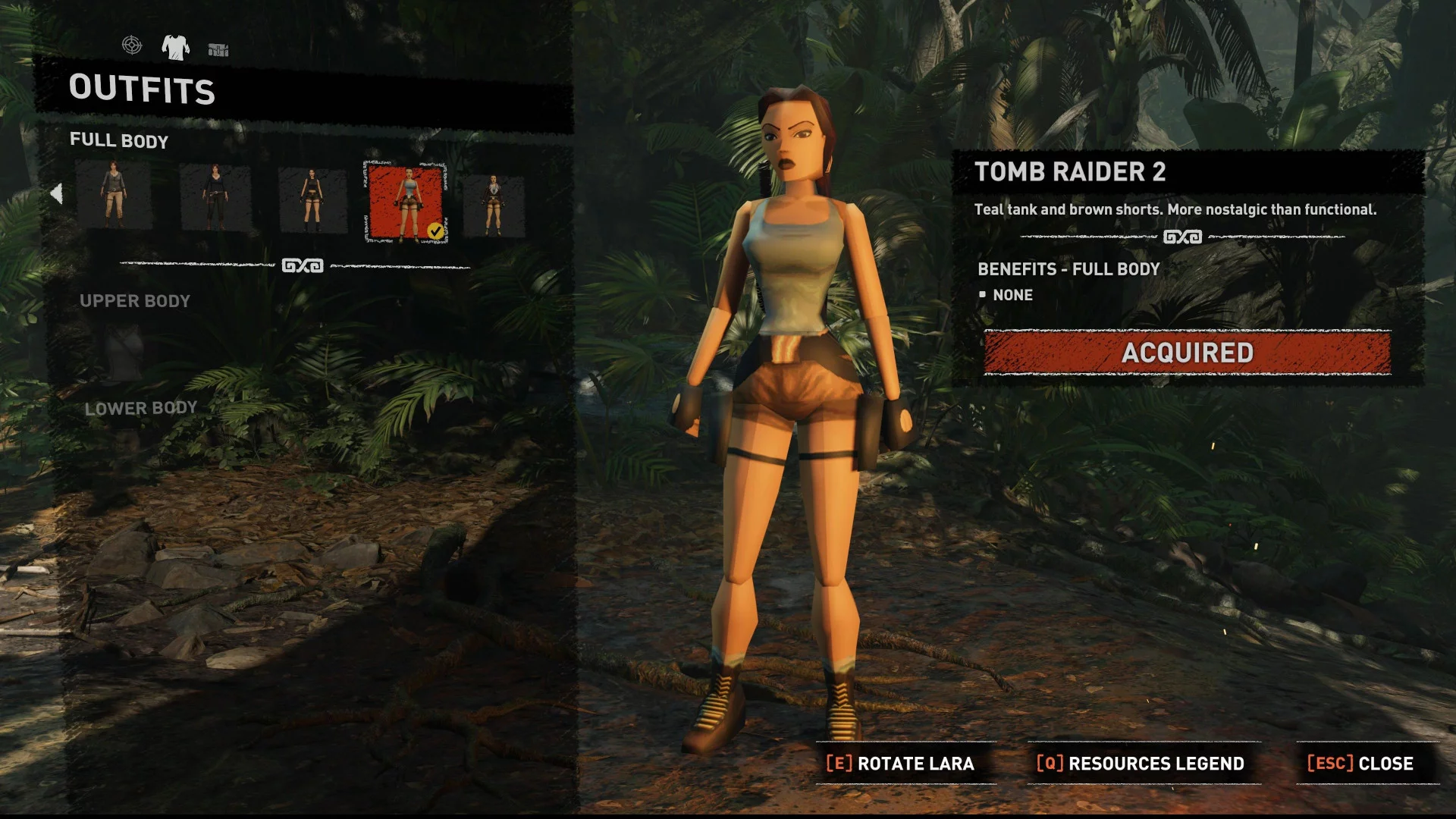Pick the black top and shorts outfit
This screenshot has height=819, width=1456.
[312, 199]
